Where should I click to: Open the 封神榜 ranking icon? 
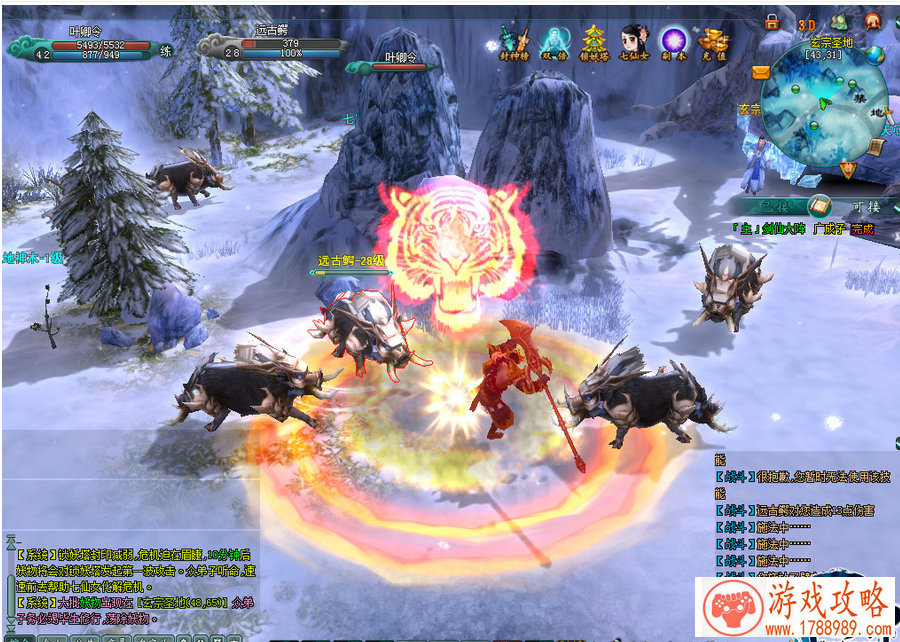click(x=514, y=44)
